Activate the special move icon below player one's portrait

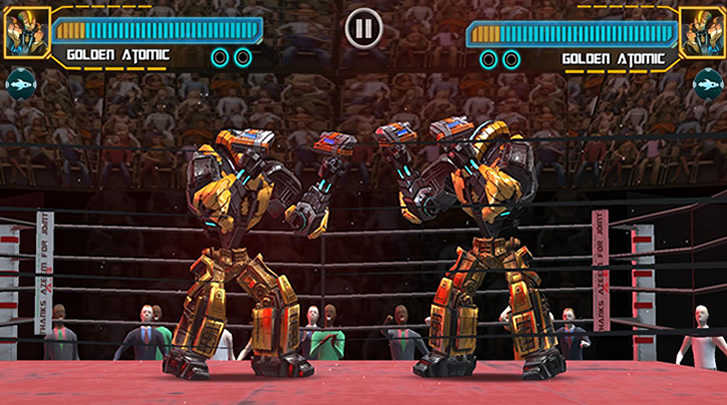point(20,85)
